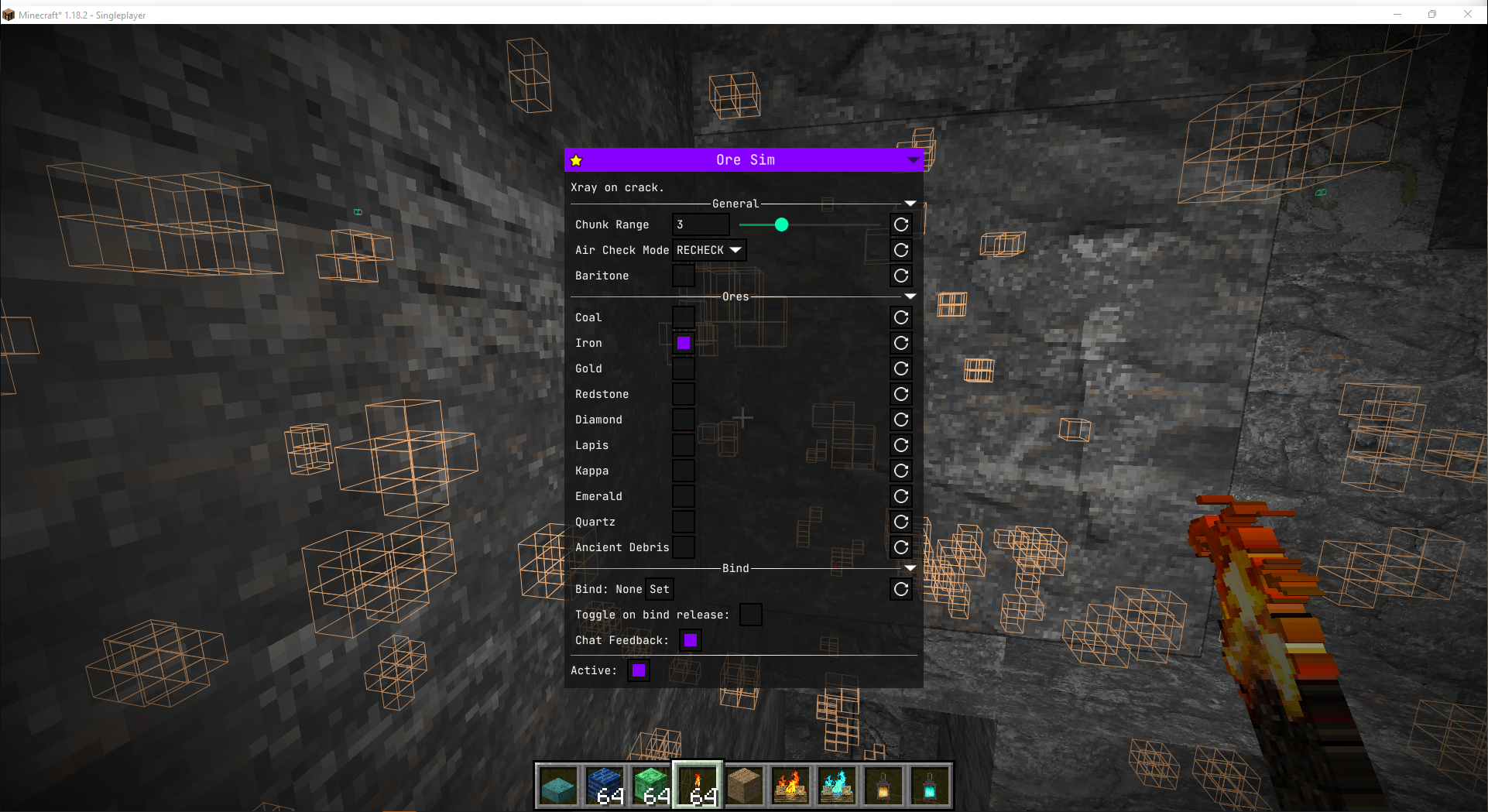Click the star icon on the Ore Sim title bar
This screenshot has height=812, width=1488.
tap(575, 159)
